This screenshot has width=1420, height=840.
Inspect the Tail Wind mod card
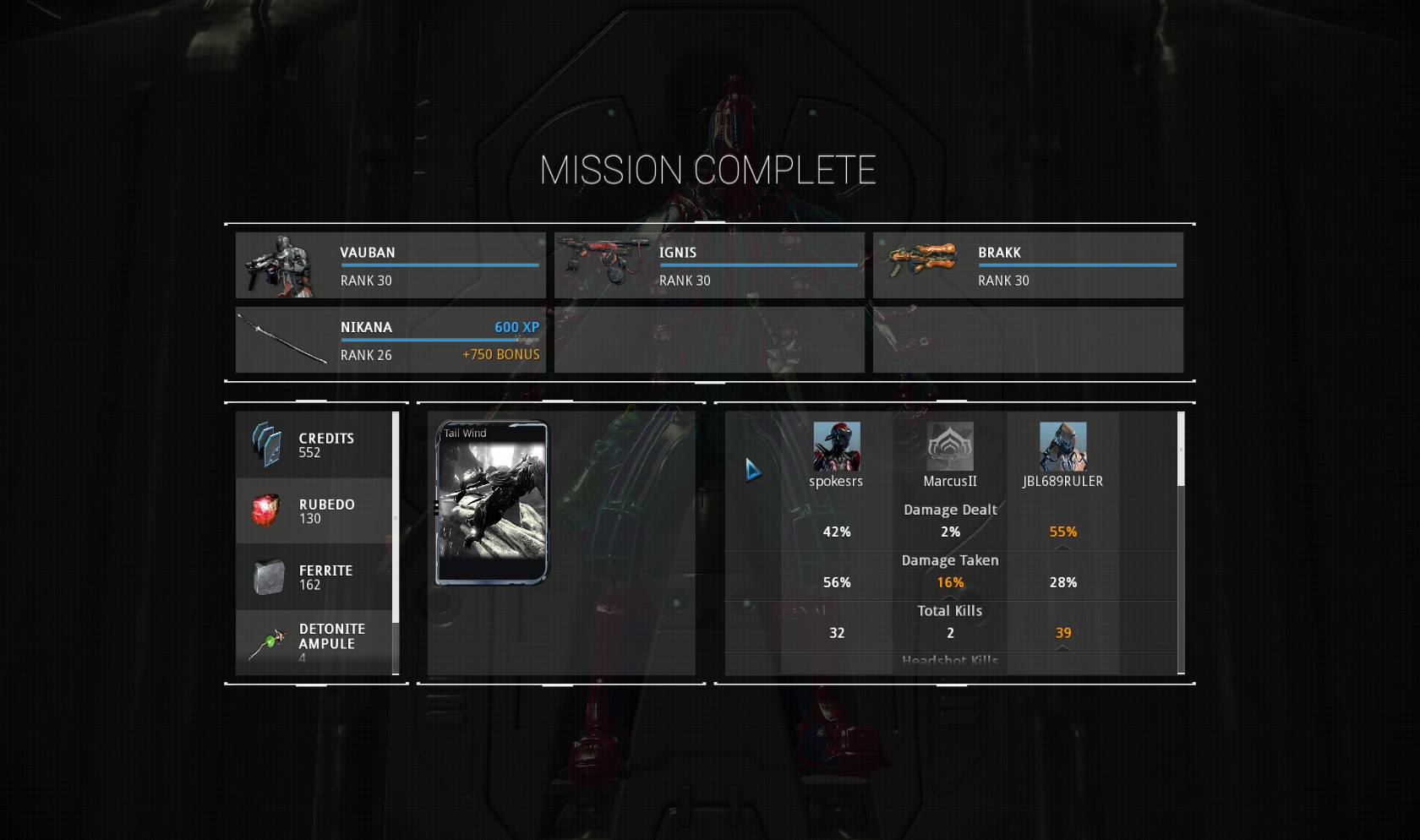point(492,503)
